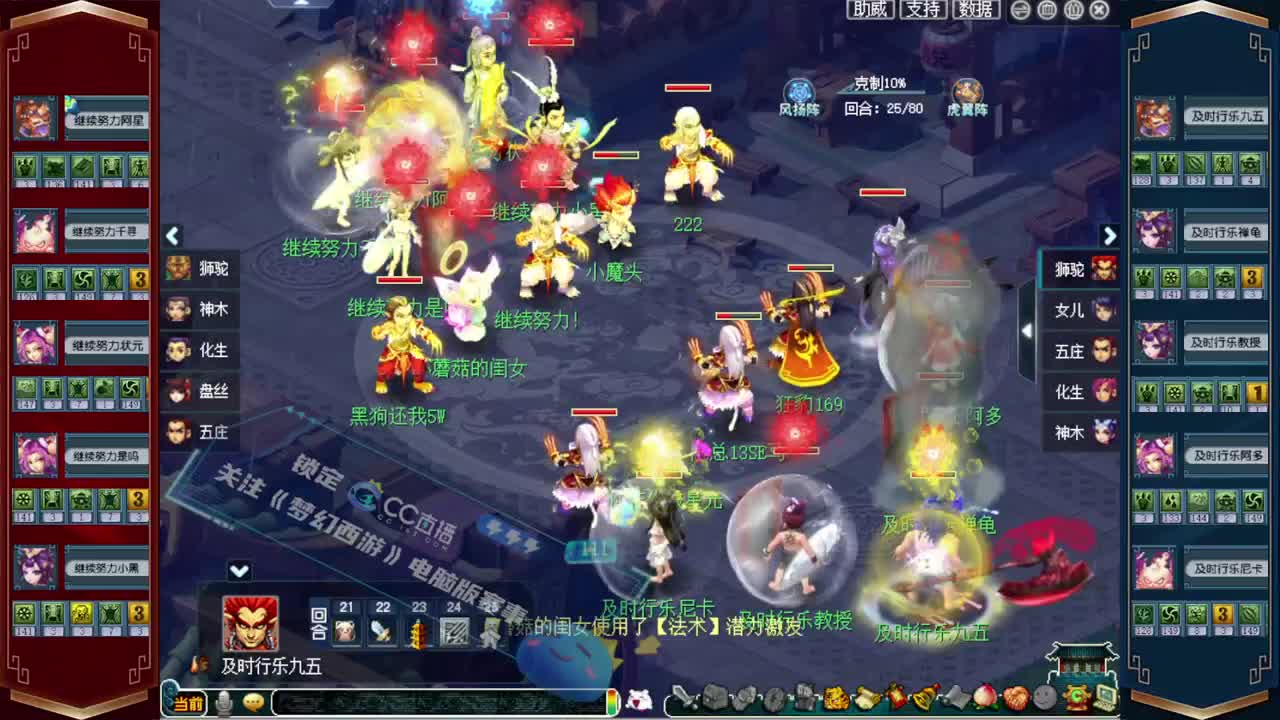The height and width of the screenshot is (720, 1280).
Task: Click inside the chat input field
Action: click(430, 701)
